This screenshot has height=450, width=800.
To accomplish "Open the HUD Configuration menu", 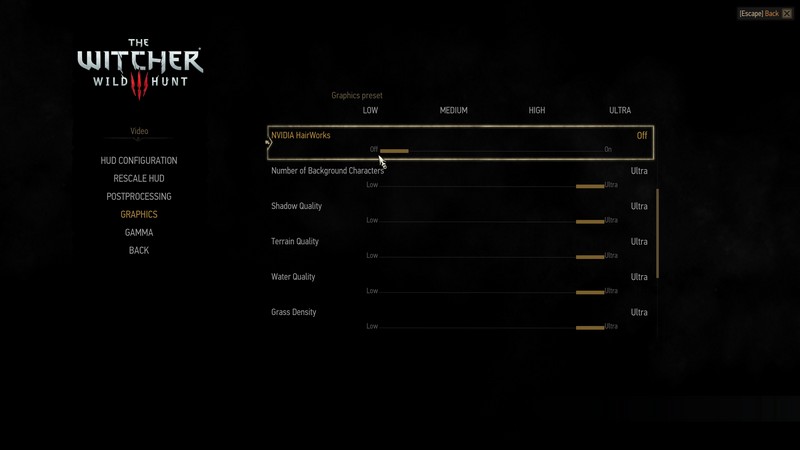I will coord(139,160).
